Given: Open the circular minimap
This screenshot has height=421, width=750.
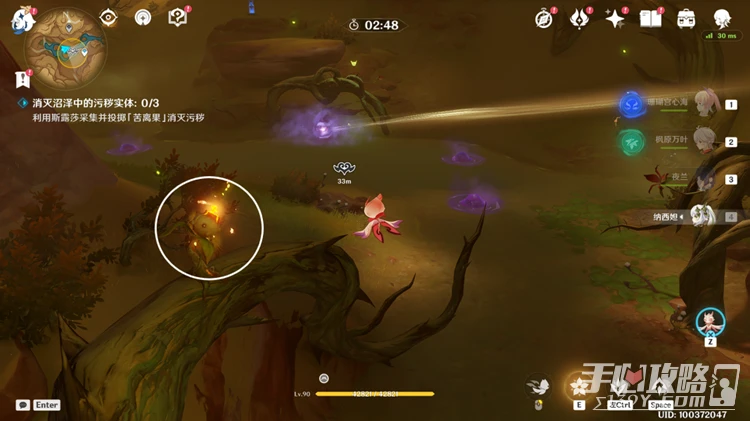Looking at the screenshot, I should (x=66, y=44).
